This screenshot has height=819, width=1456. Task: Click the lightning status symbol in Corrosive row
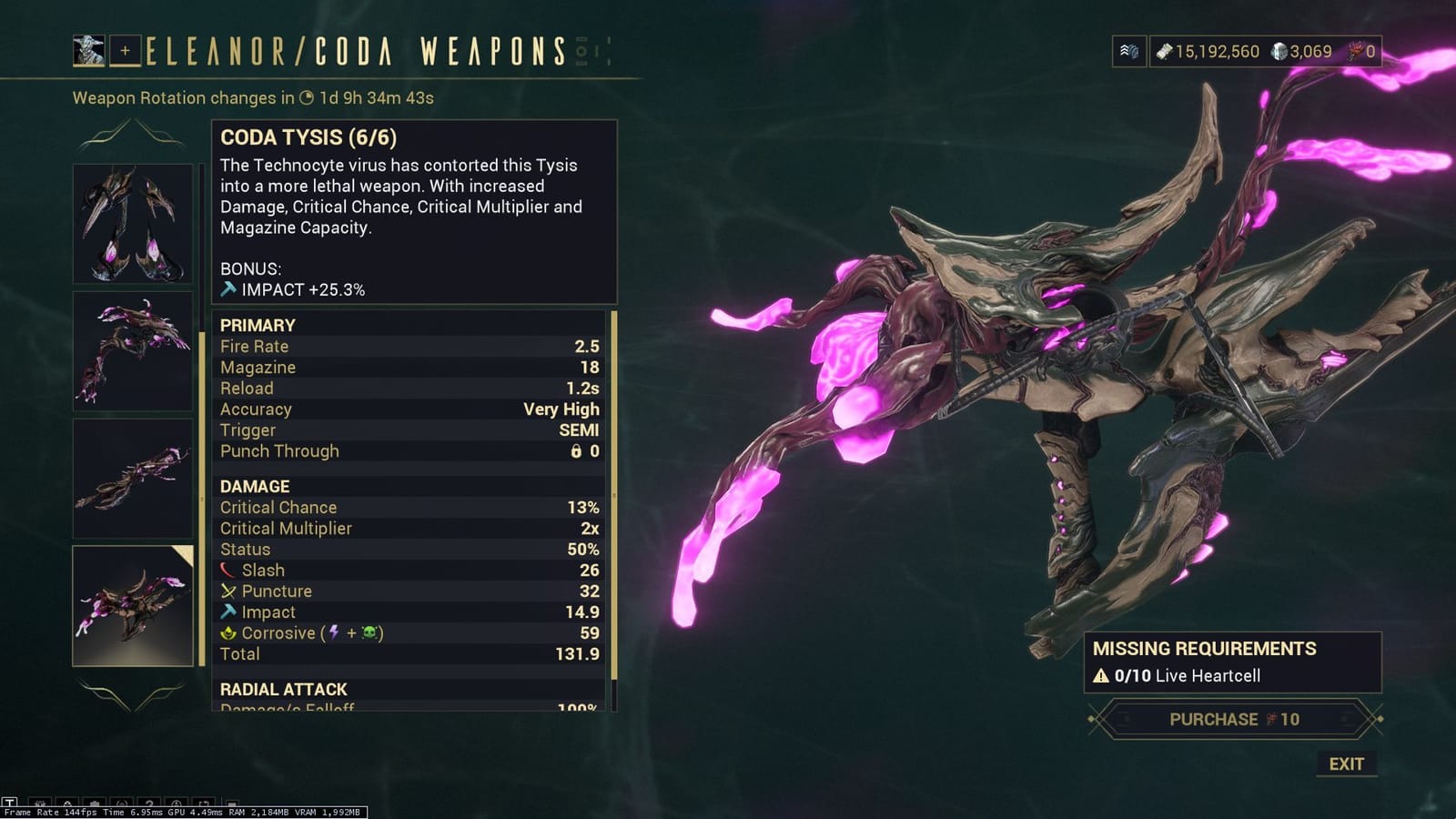tap(333, 632)
